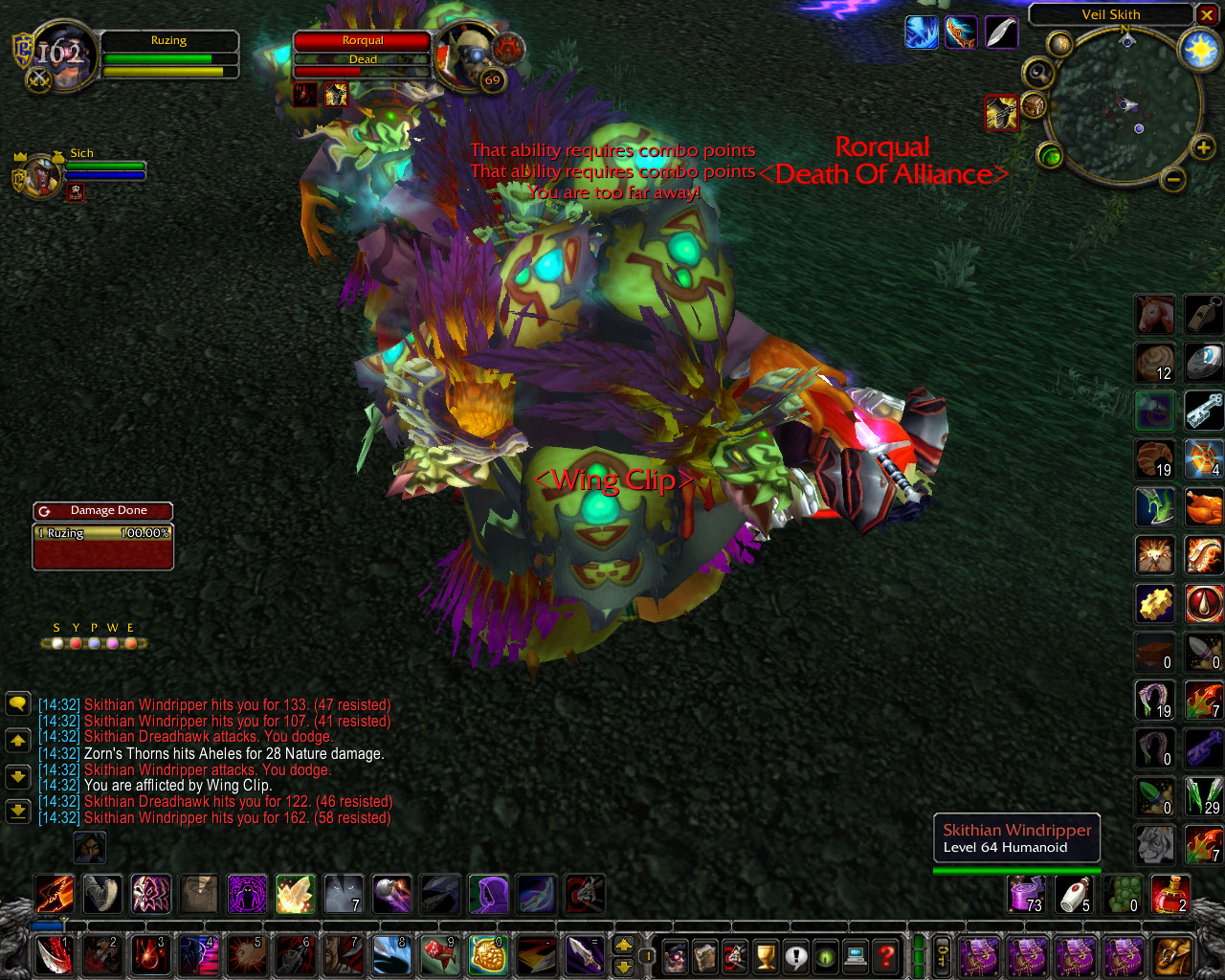Open the keyring button beside the bags
Viewport: 1225px width, 980px height.
tap(943, 955)
